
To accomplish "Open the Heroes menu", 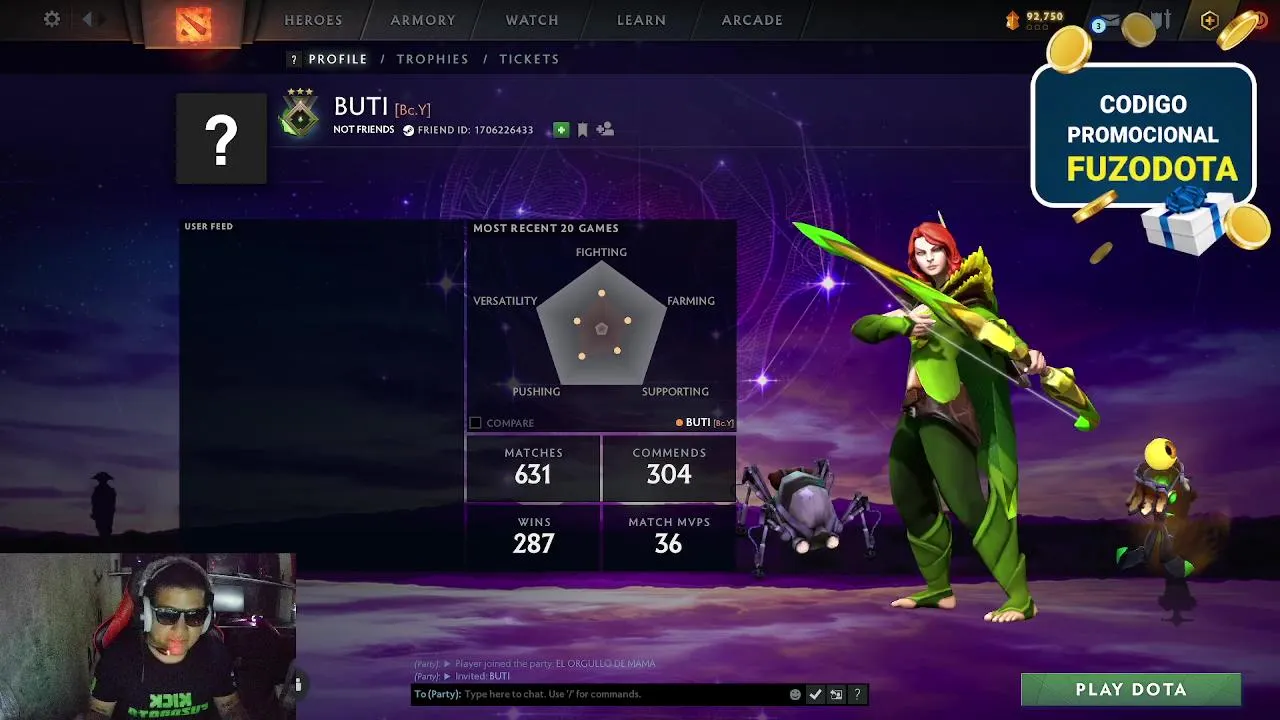I will (x=313, y=20).
